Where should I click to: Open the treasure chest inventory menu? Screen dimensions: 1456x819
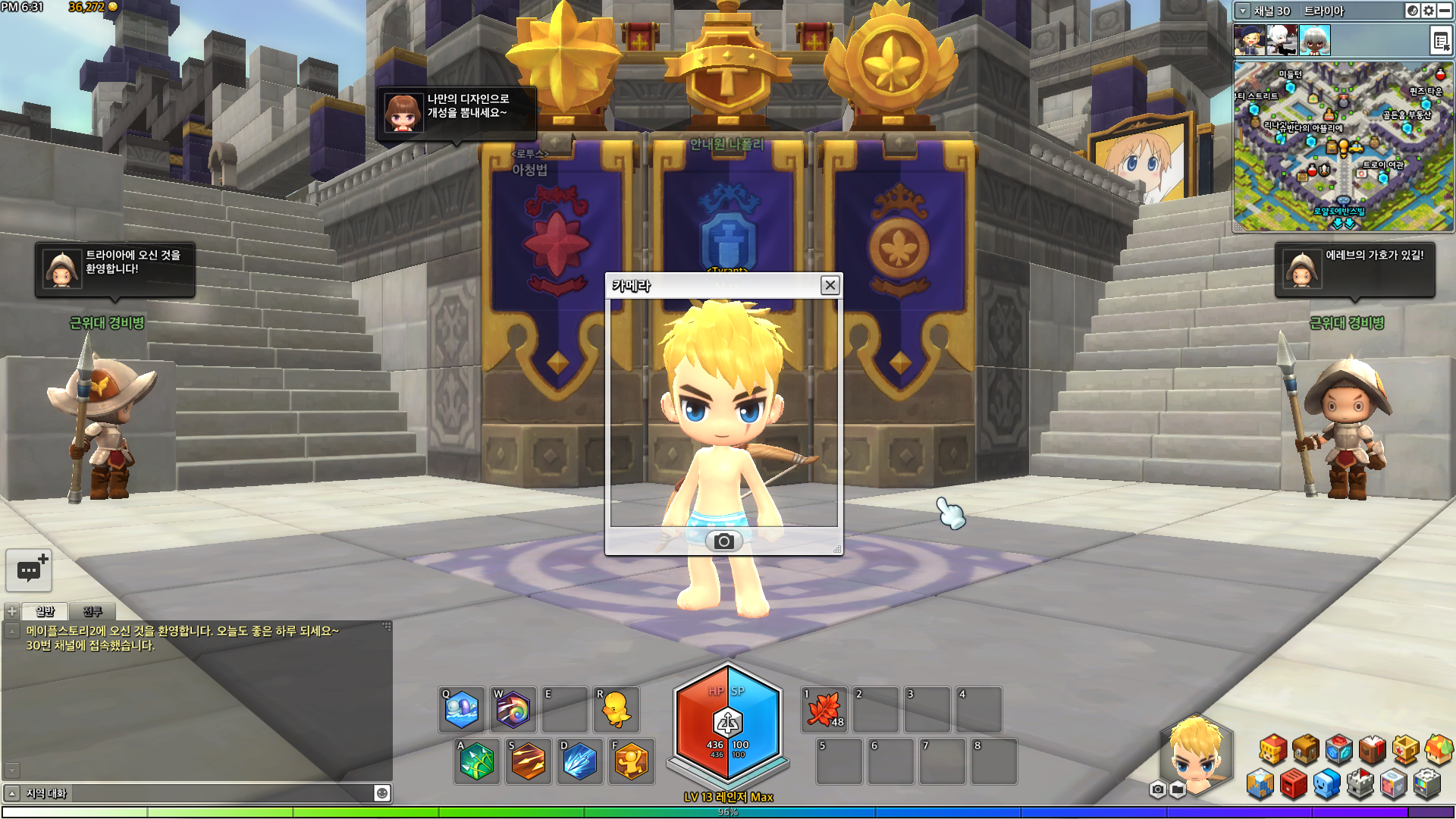pyautogui.click(x=1306, y=749)
